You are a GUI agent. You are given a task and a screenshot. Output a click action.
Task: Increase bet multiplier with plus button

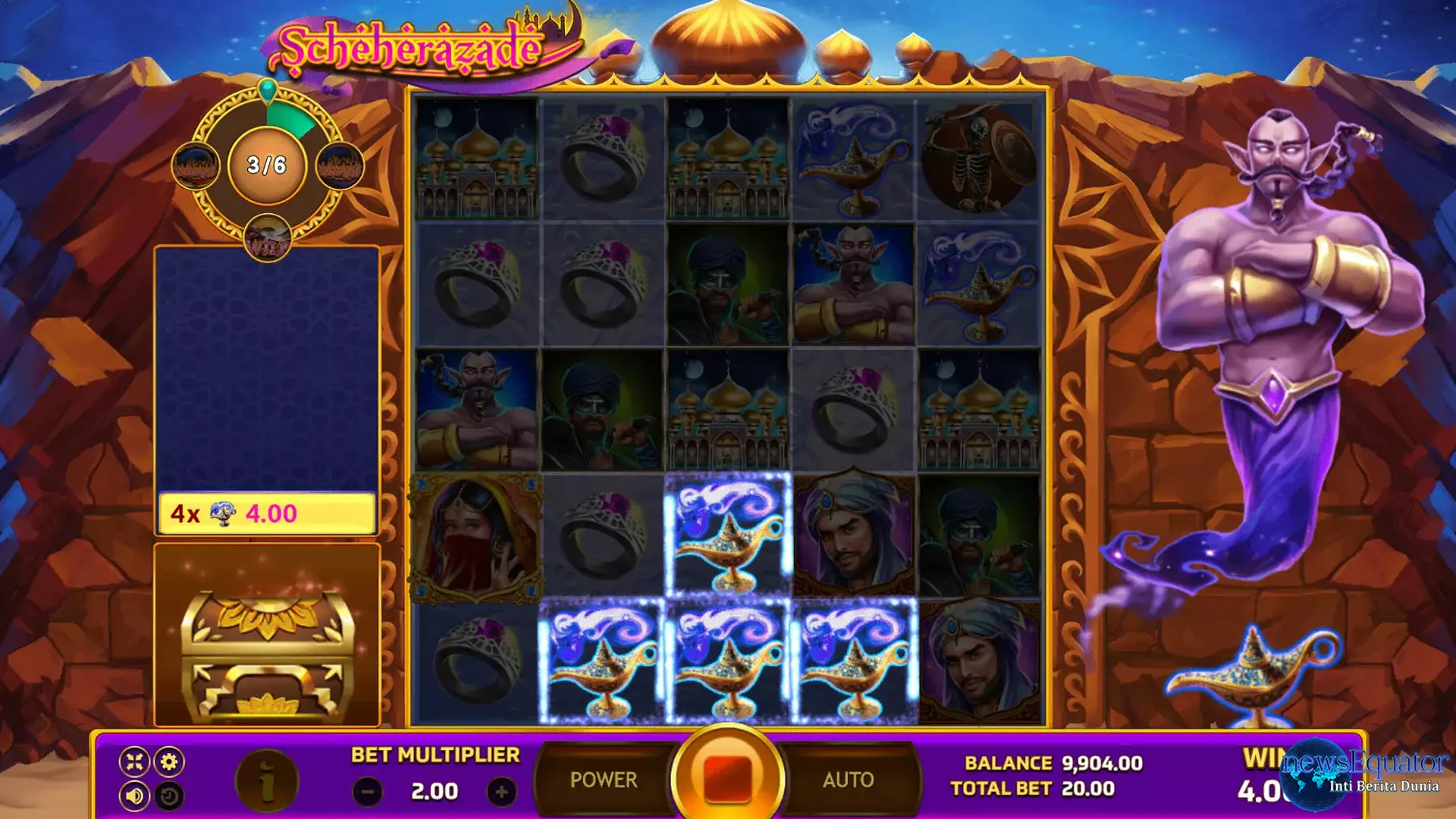point(500,793)
